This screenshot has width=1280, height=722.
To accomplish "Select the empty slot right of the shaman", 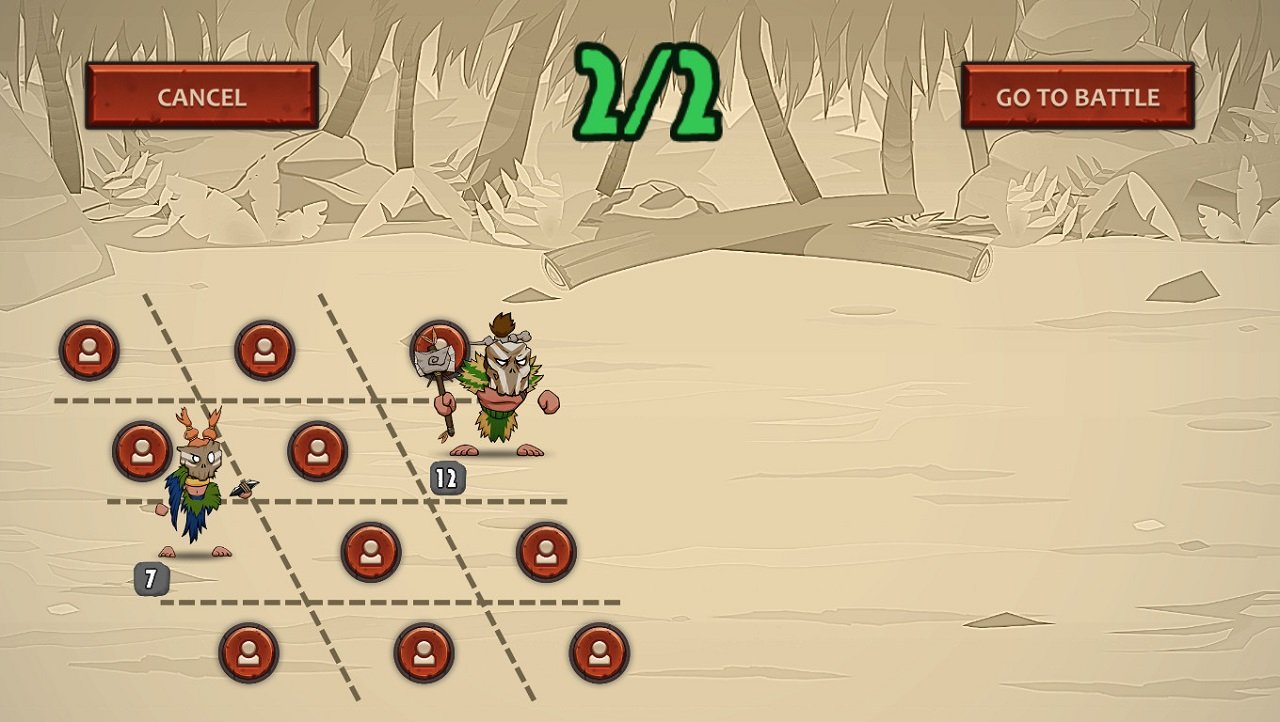I will point(318,448).
